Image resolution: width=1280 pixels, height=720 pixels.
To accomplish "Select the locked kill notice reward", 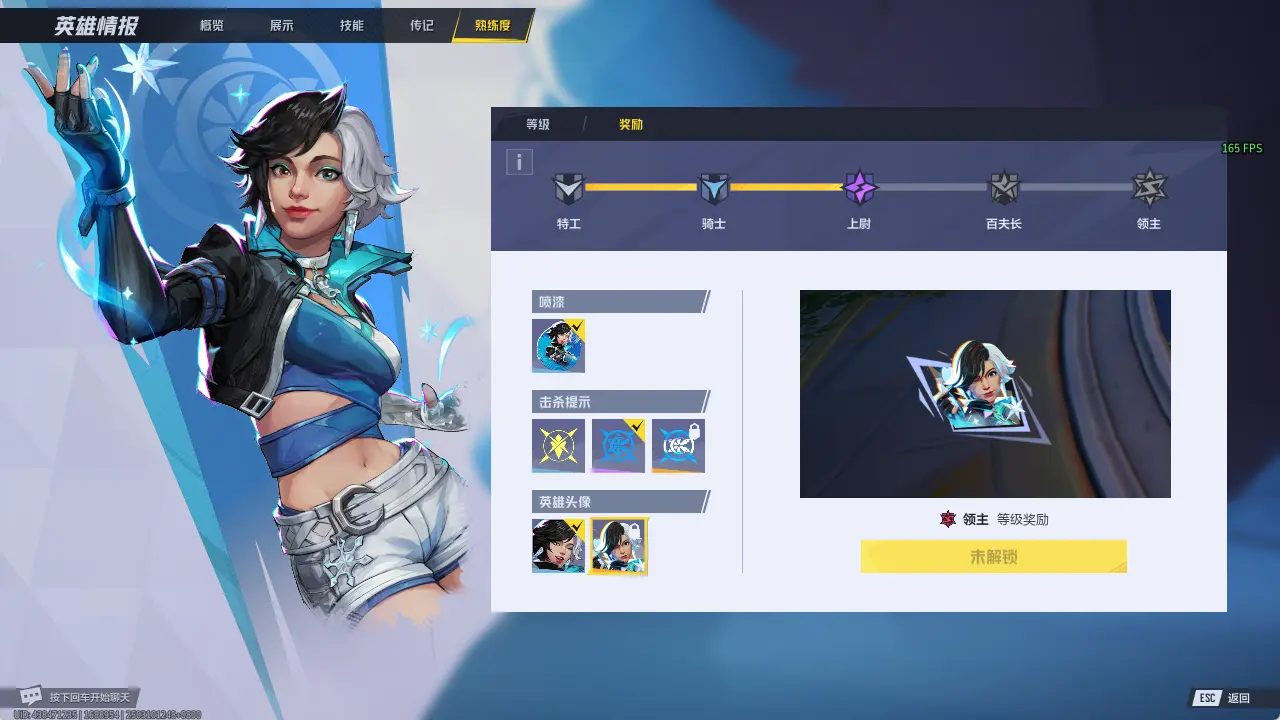I will pos(678,445).
